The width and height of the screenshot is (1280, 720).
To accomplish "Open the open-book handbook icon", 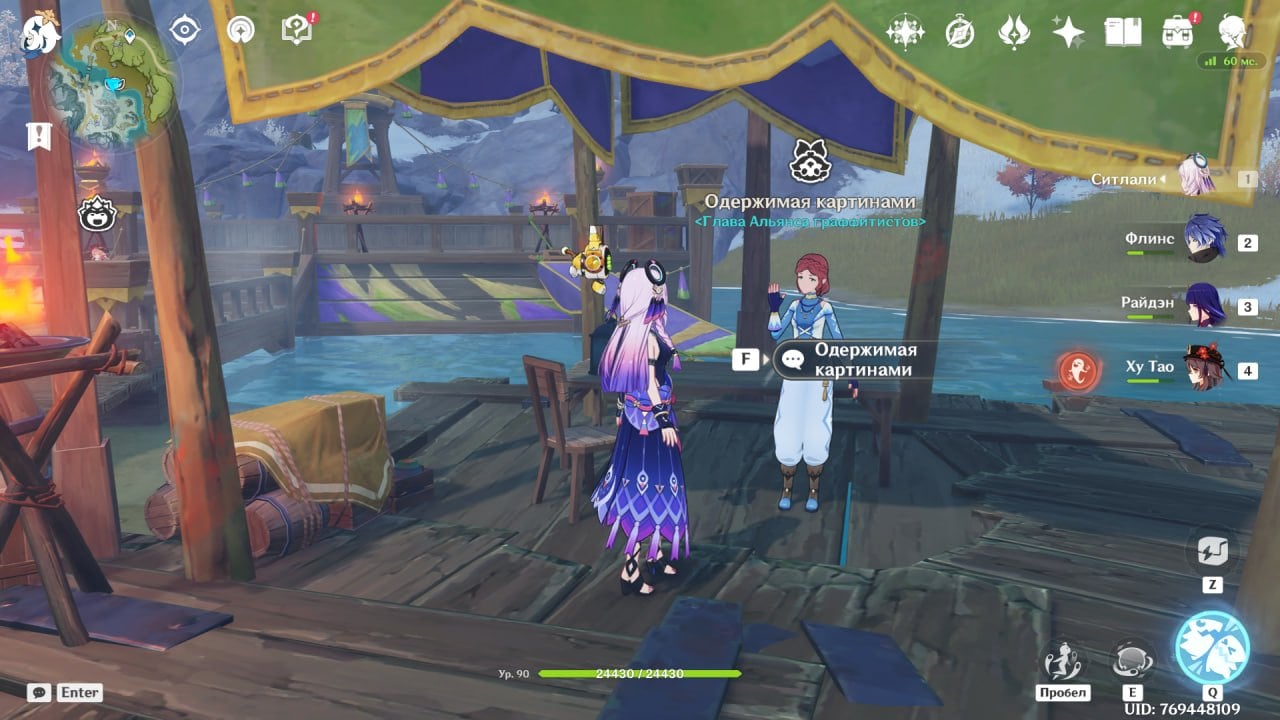I will click(1123, 32).
